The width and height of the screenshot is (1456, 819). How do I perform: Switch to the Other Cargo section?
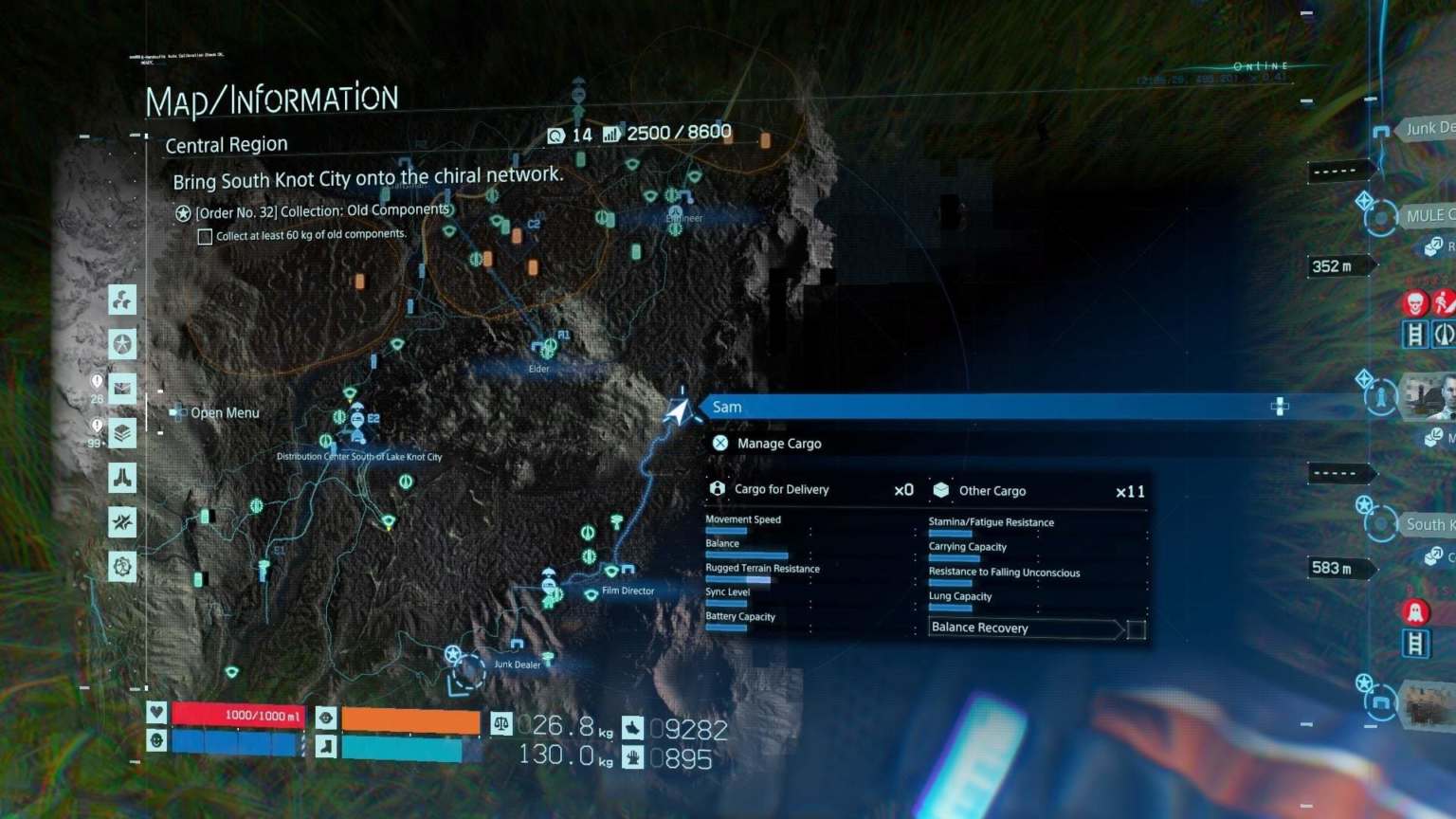point(992,490)
